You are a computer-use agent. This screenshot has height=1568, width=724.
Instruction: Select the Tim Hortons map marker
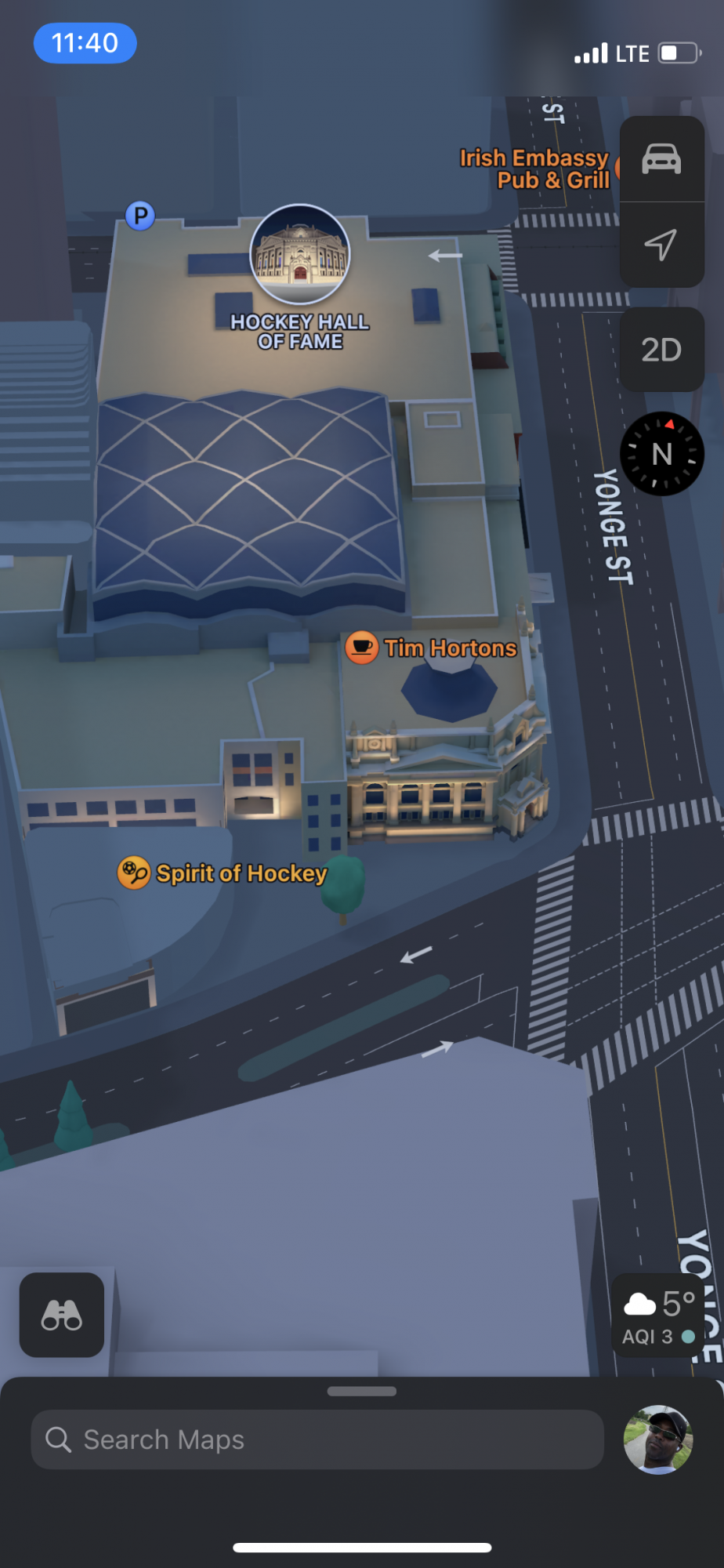click(362, 648)
